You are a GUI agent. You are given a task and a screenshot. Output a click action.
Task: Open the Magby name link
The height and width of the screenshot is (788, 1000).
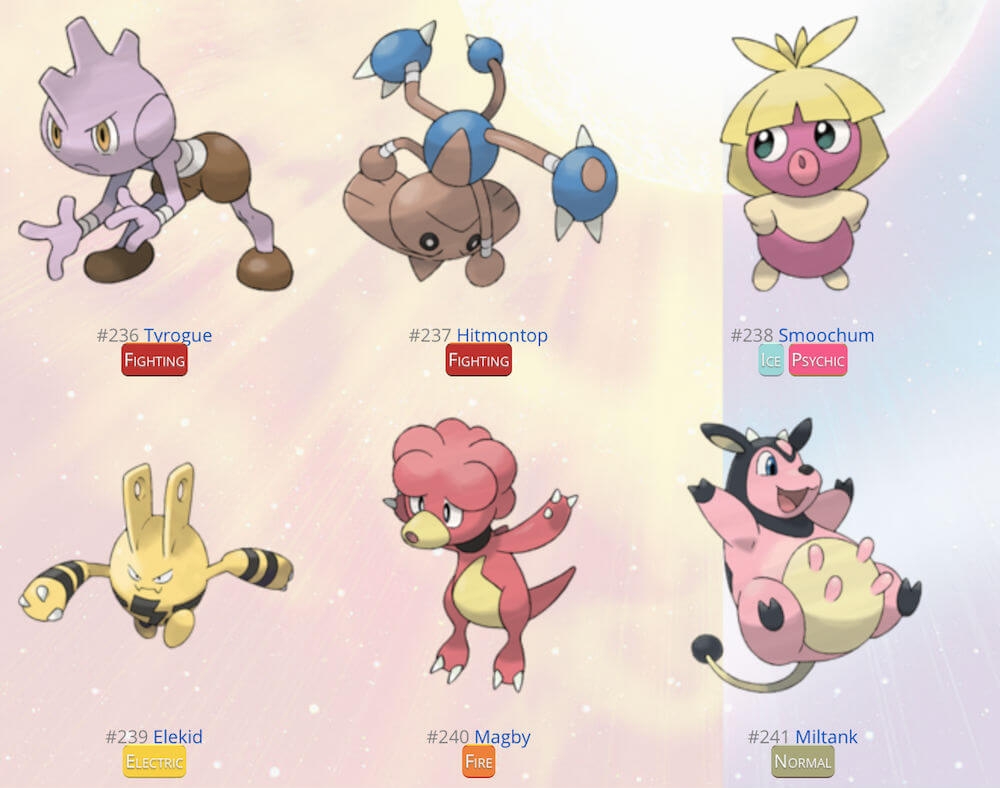coord(502,737)
